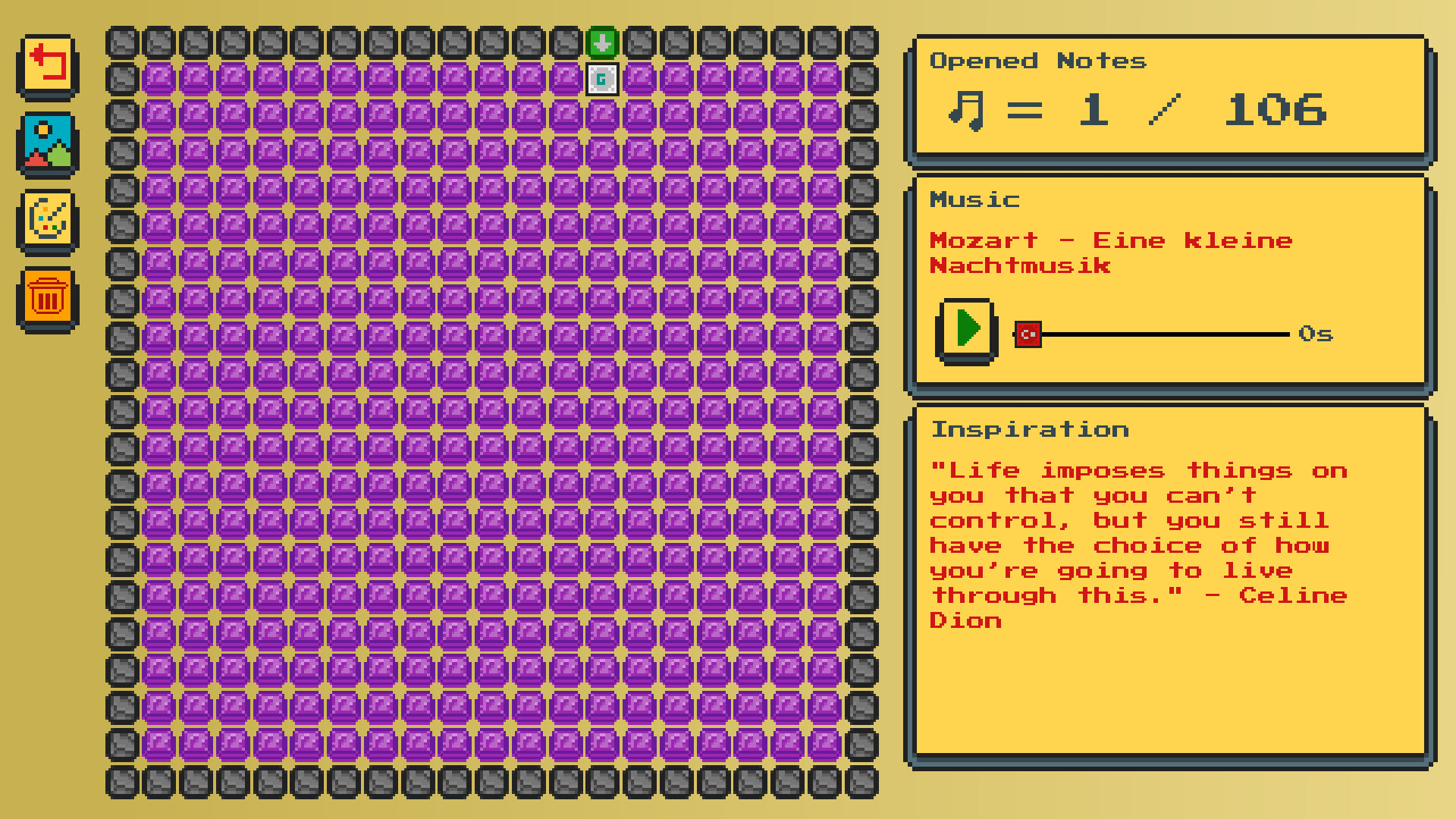Click the green arrow marker above the grid
Viewport: 1456px width, 819px height.
tap(601, 42)
